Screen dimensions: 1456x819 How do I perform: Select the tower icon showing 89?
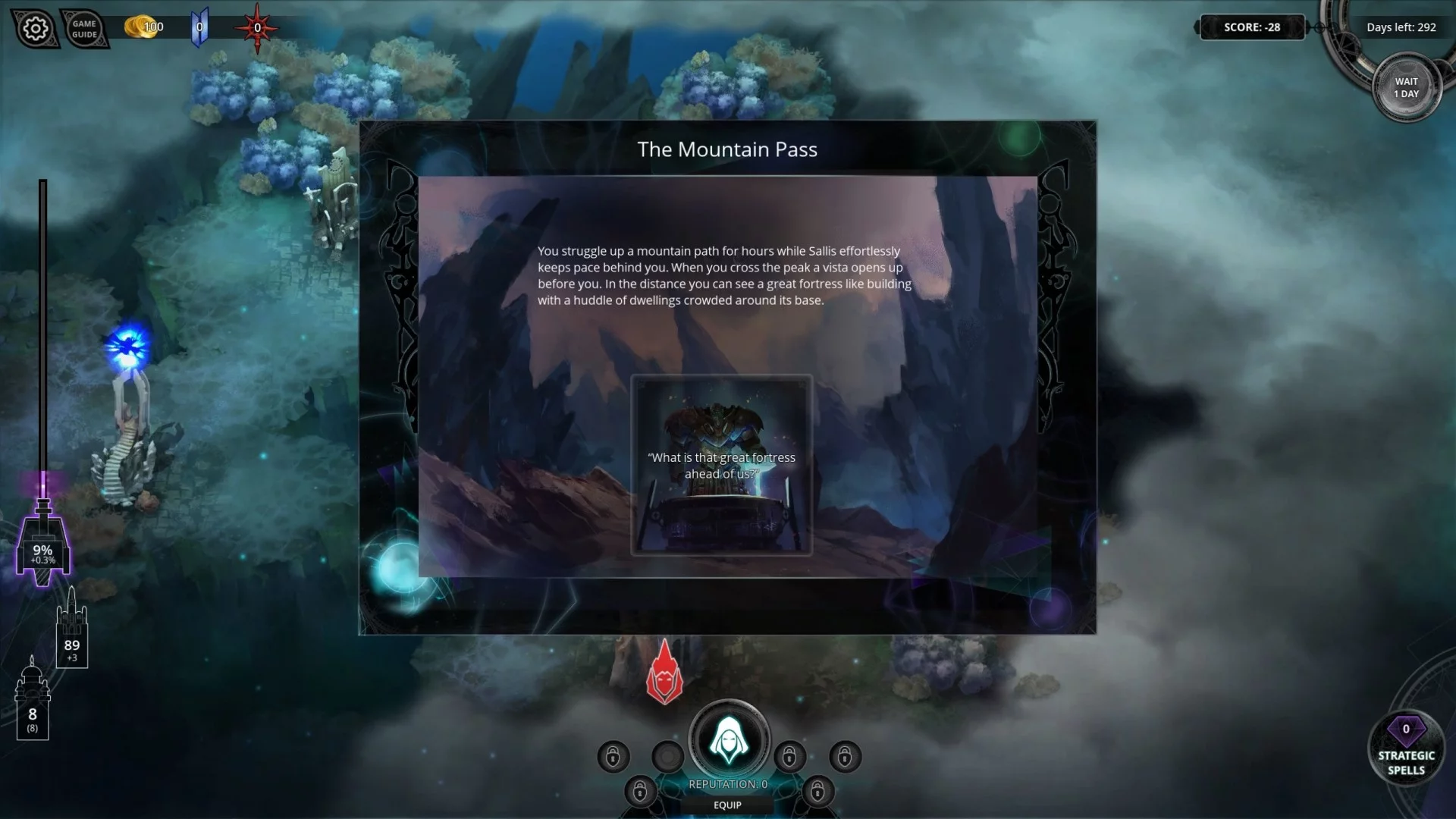[71, 629]
